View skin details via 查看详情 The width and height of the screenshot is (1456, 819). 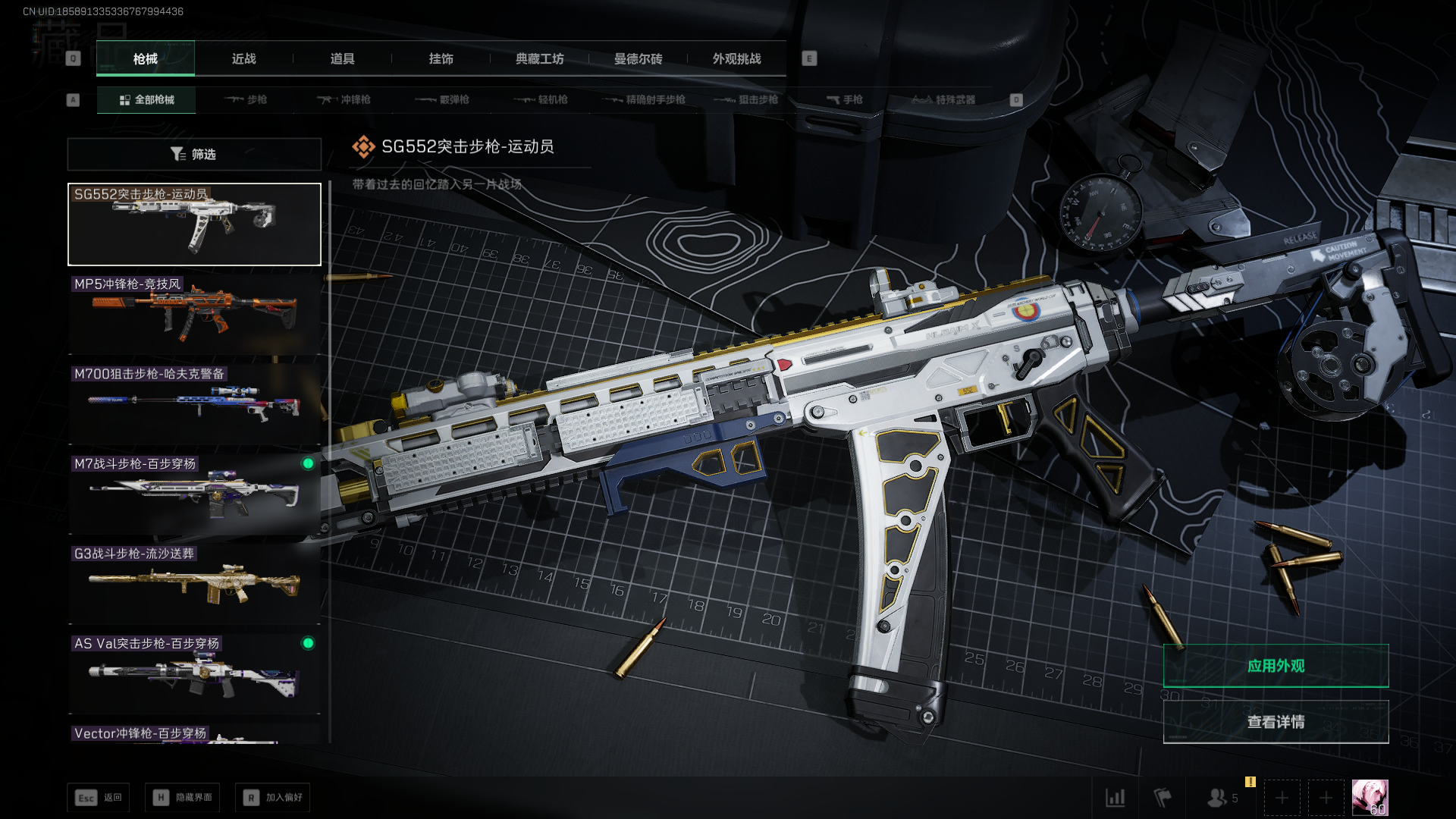(1276, 722)
